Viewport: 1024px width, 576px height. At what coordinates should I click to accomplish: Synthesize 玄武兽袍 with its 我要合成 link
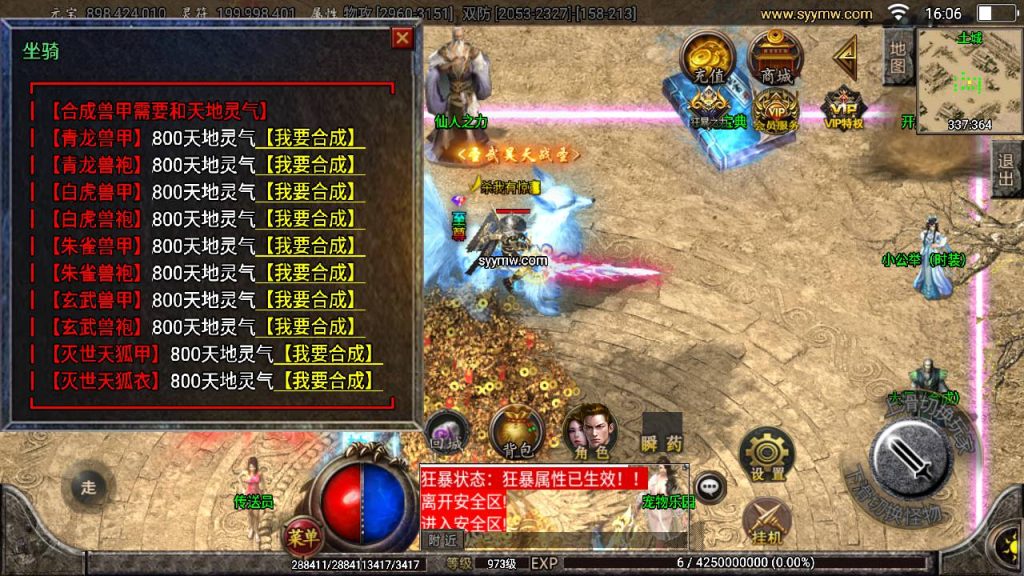[x=310, y=326]
